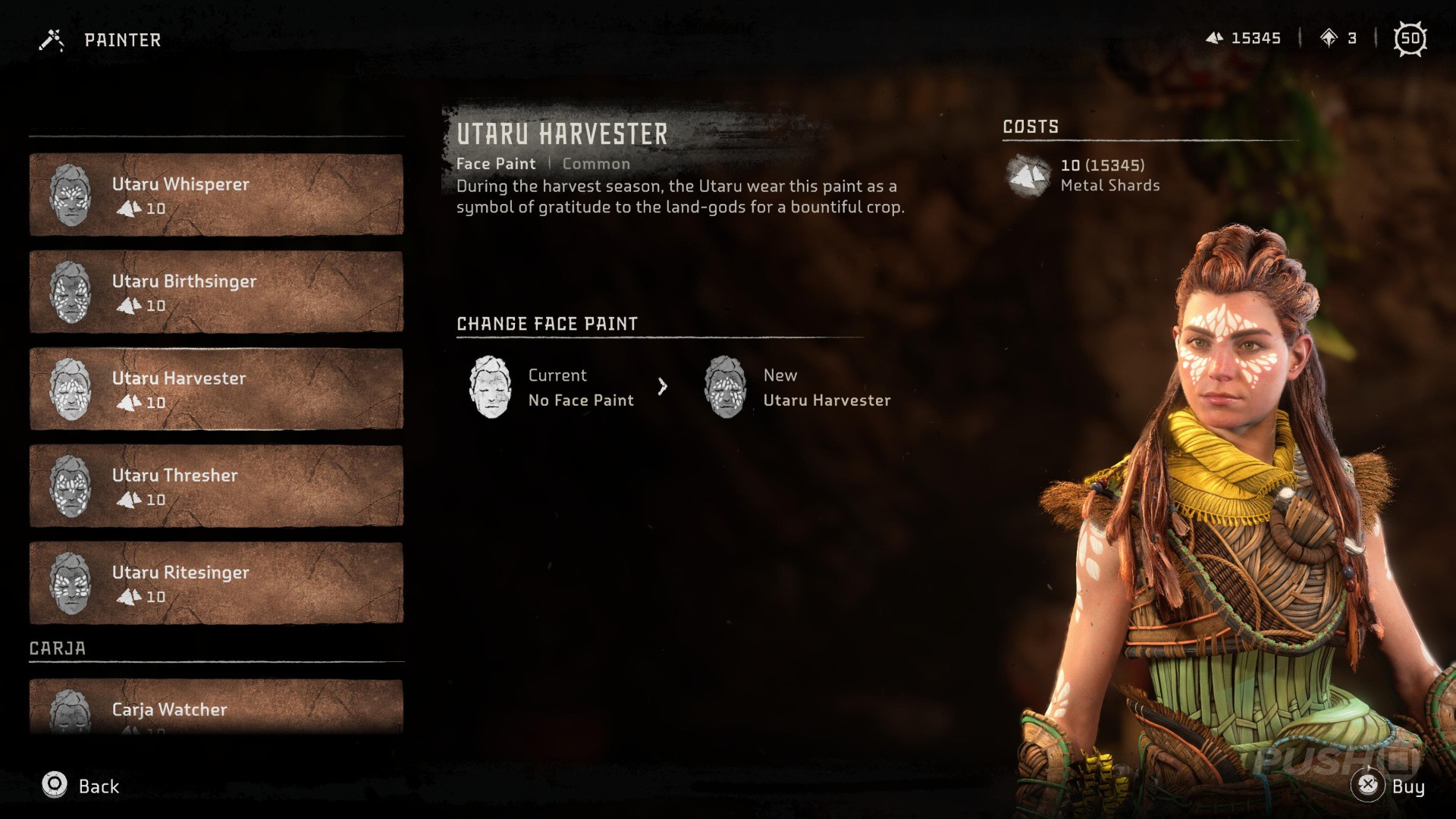Viewport: 1456px width, 819px height.
Task: Click the New Utaru Harvester head icon
Action: [x=726, y=388]
